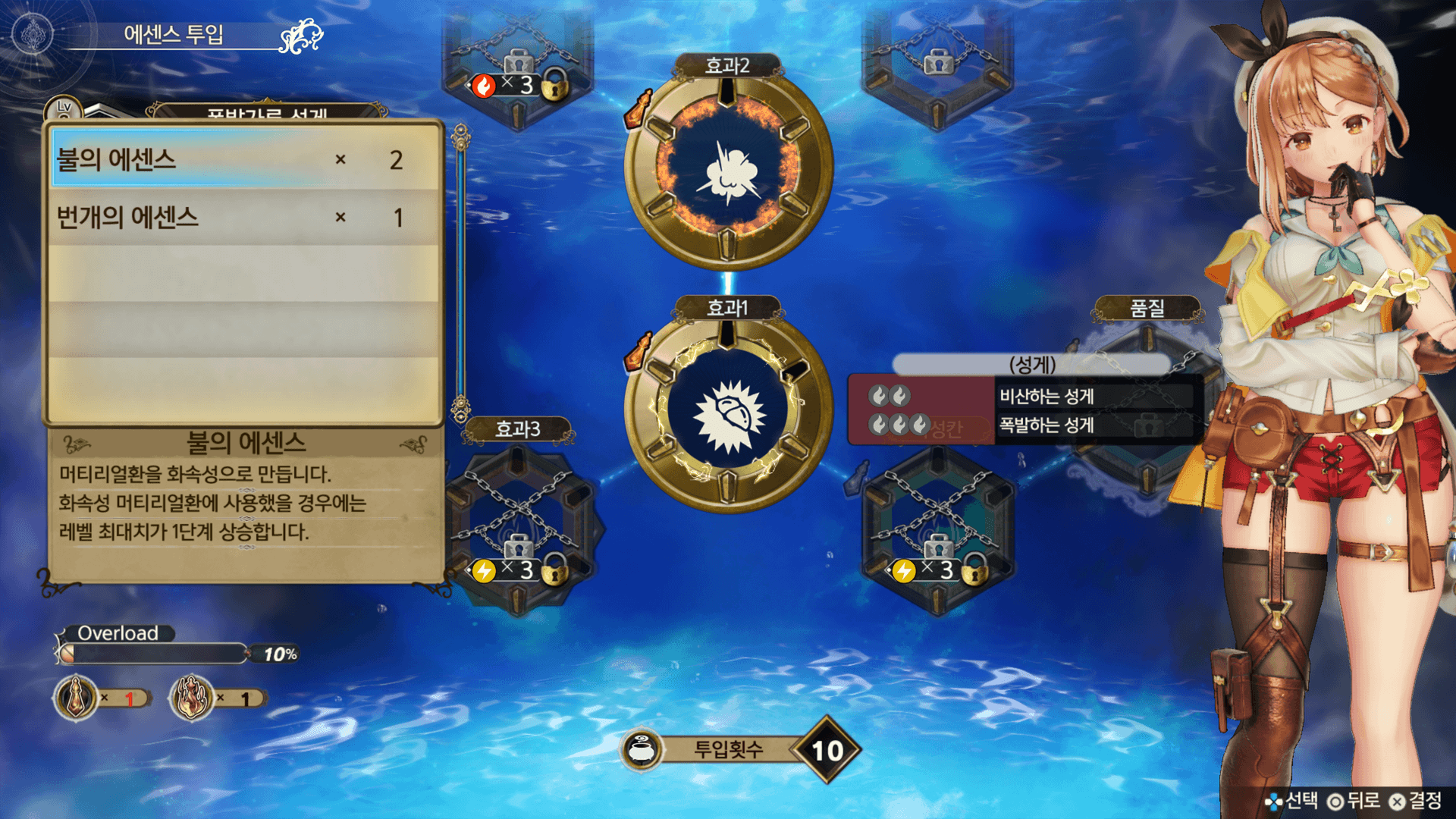Viewport: 1456px width, 819px height.
Task: Select the locked fire-element loop with padlock
Action: point(519,64)
